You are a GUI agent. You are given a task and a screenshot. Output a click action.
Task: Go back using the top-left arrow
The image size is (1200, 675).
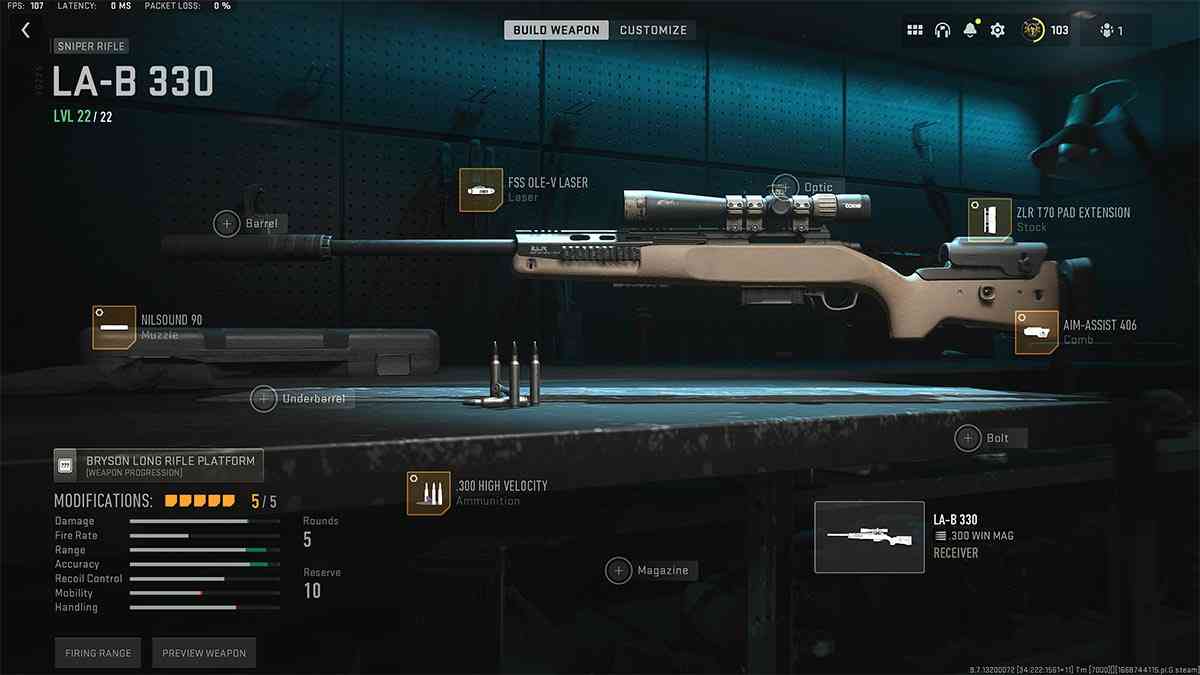26,30
